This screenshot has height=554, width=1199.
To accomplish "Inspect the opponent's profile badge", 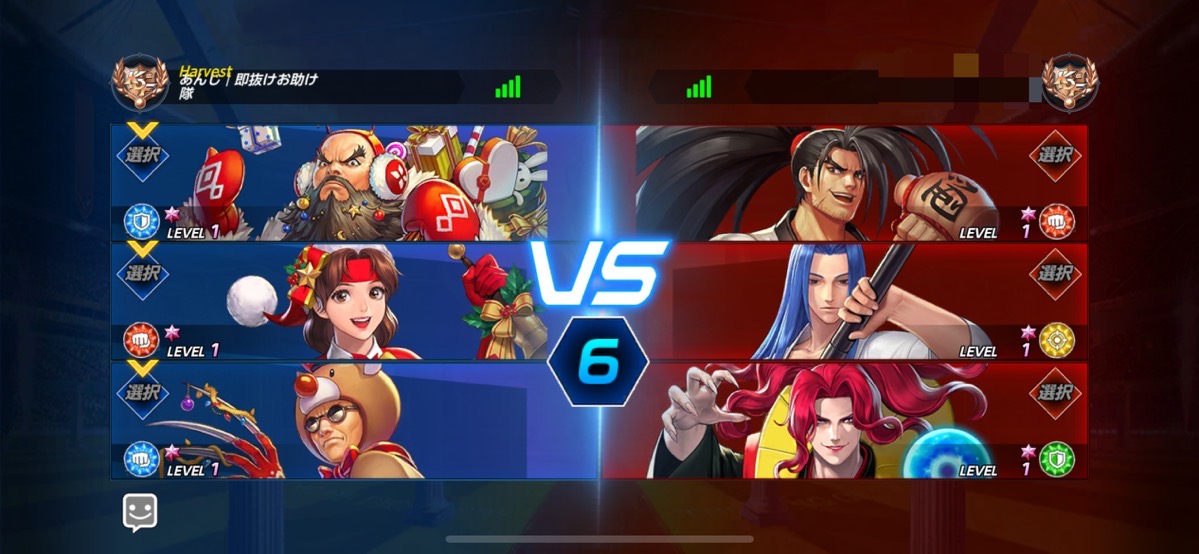I will [x=1069, y=86].
